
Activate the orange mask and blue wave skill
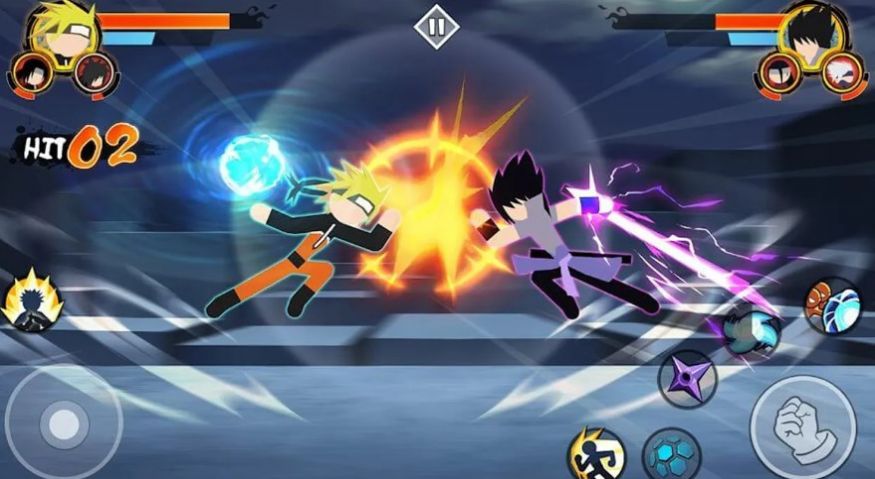(831, 305)
